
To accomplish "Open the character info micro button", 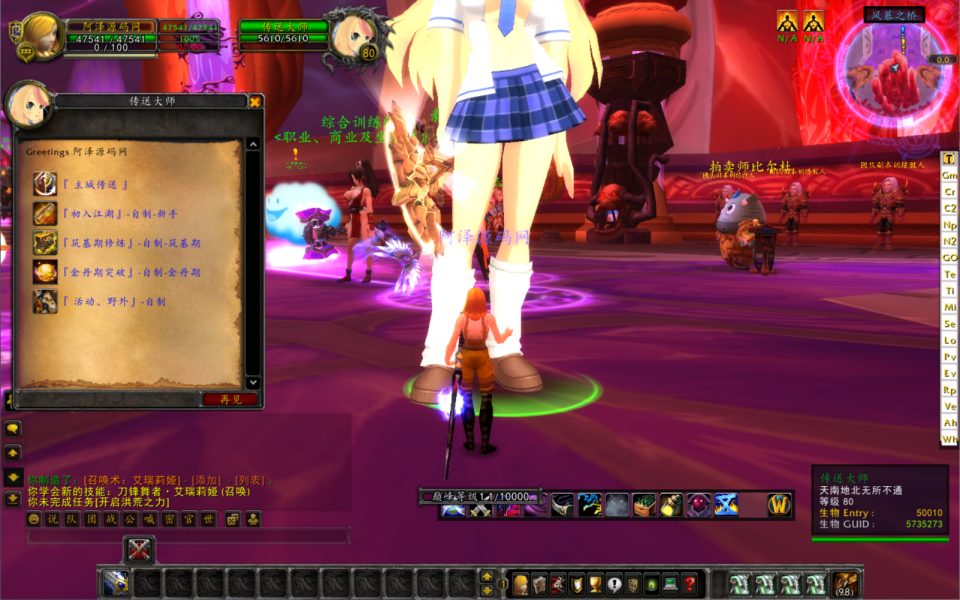I will (x=520, y=584).
